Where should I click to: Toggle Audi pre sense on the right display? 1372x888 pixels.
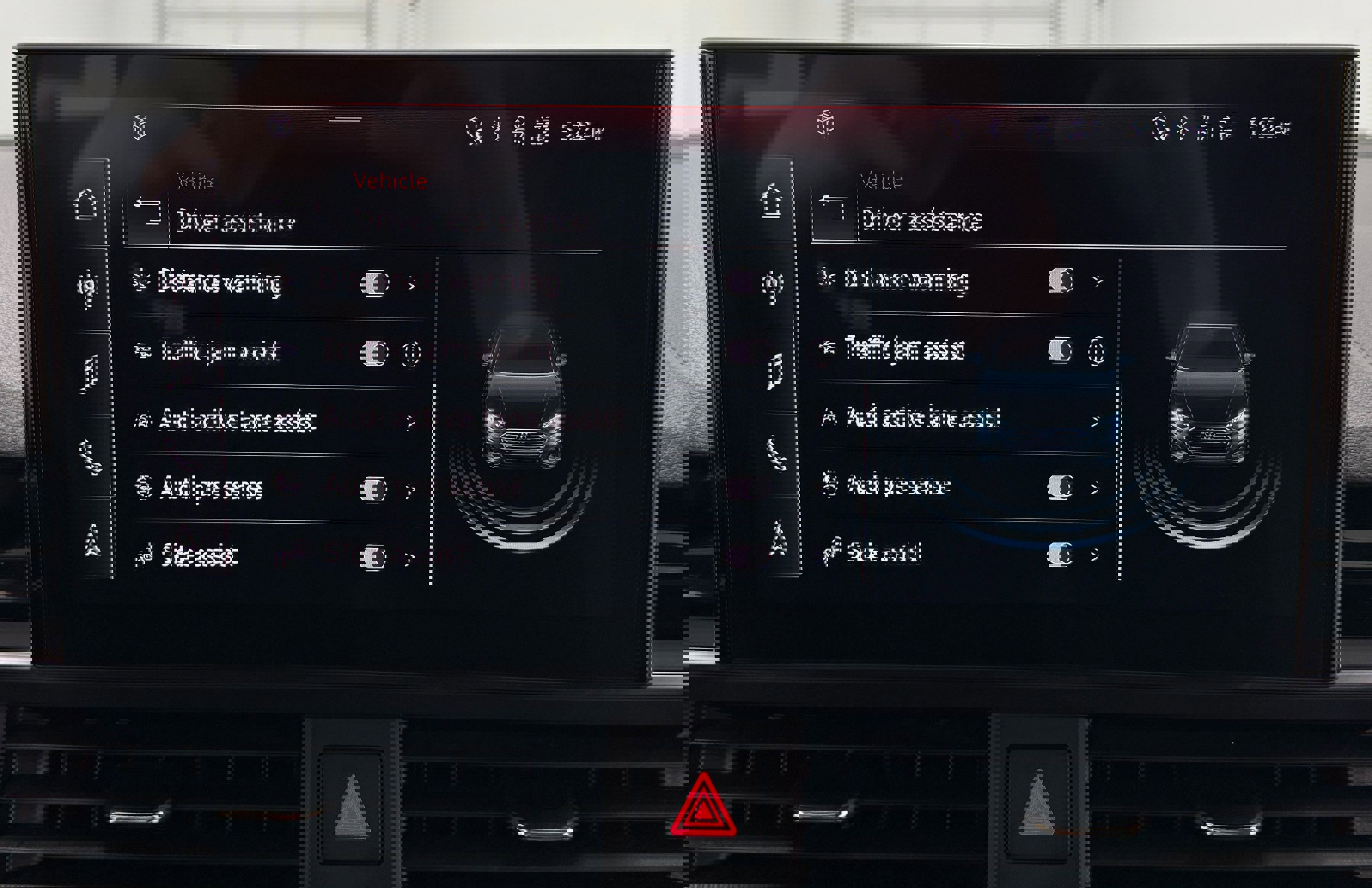coord(1061,487)
